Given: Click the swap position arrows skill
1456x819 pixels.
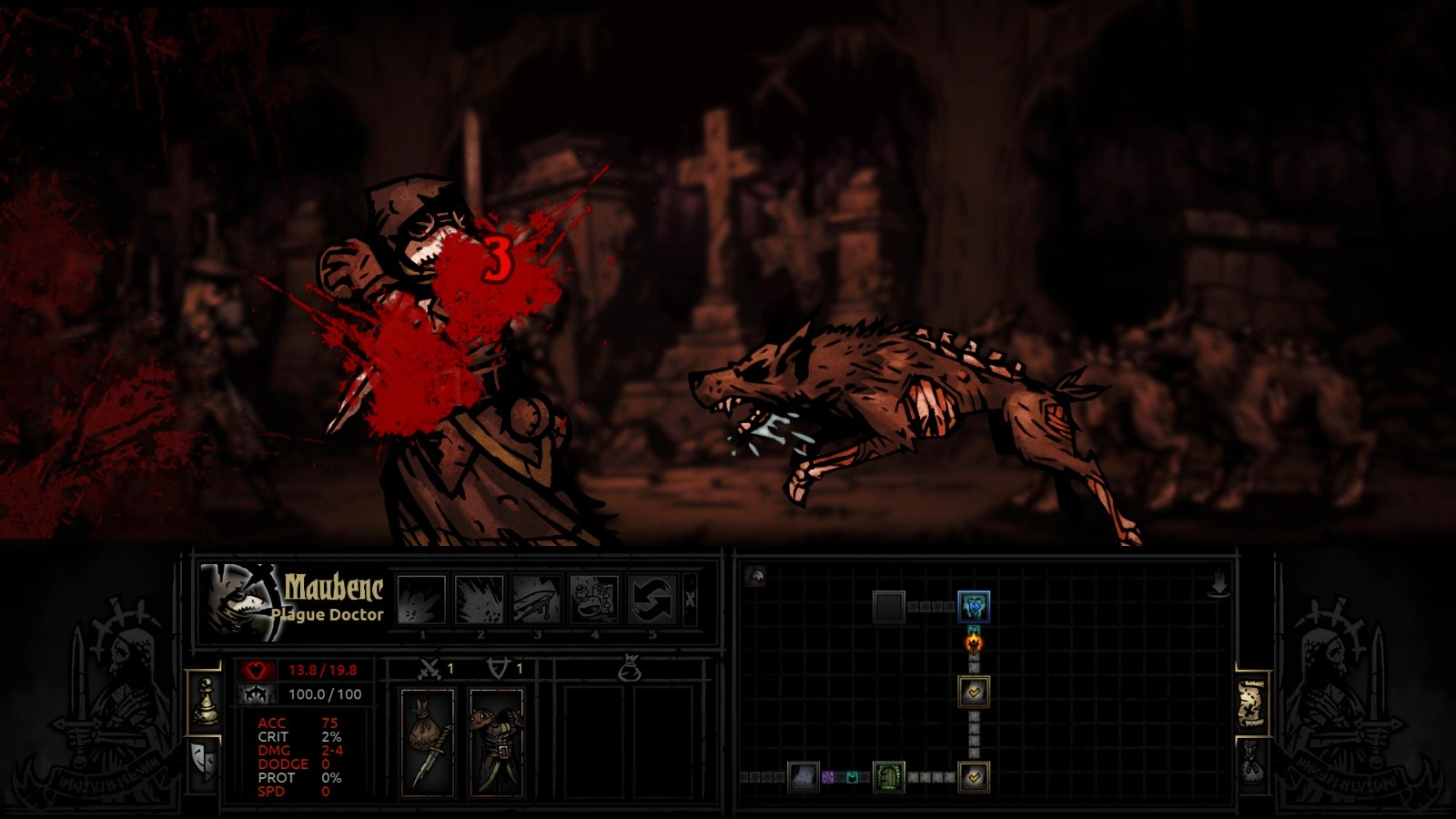Looking at the screenshot, I should pos(652,600).
